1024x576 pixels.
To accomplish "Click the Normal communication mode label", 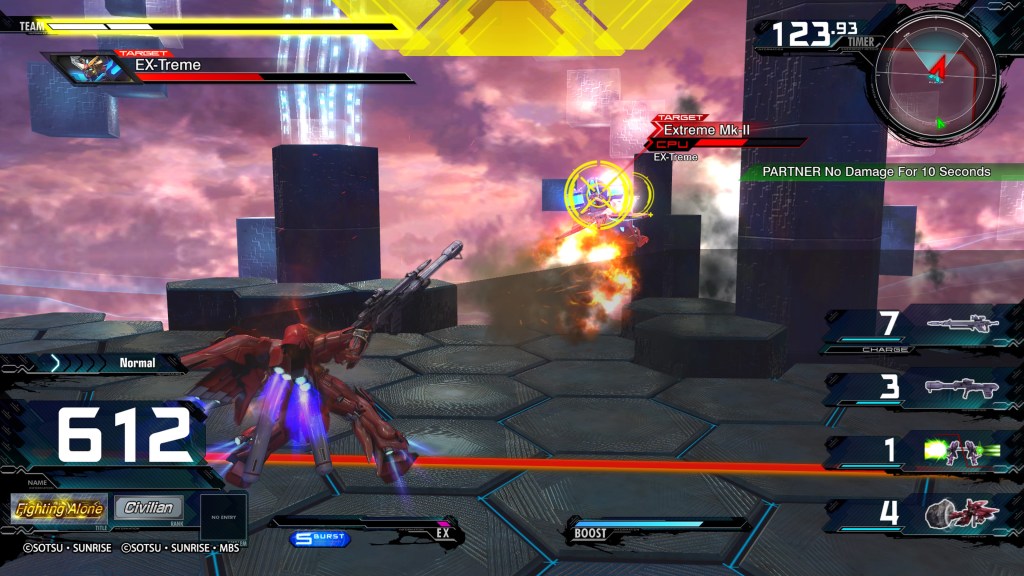I will (137, 363).
